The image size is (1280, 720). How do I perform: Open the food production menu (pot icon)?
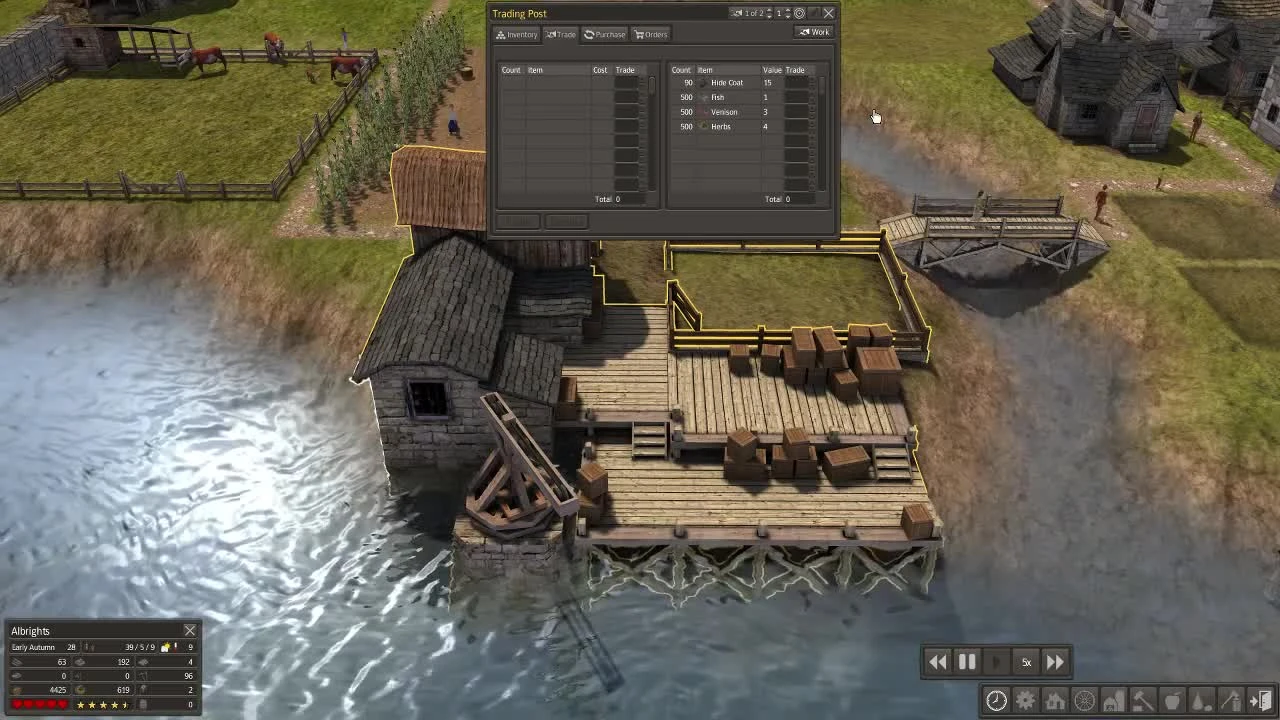click(x=1171, y=700)
